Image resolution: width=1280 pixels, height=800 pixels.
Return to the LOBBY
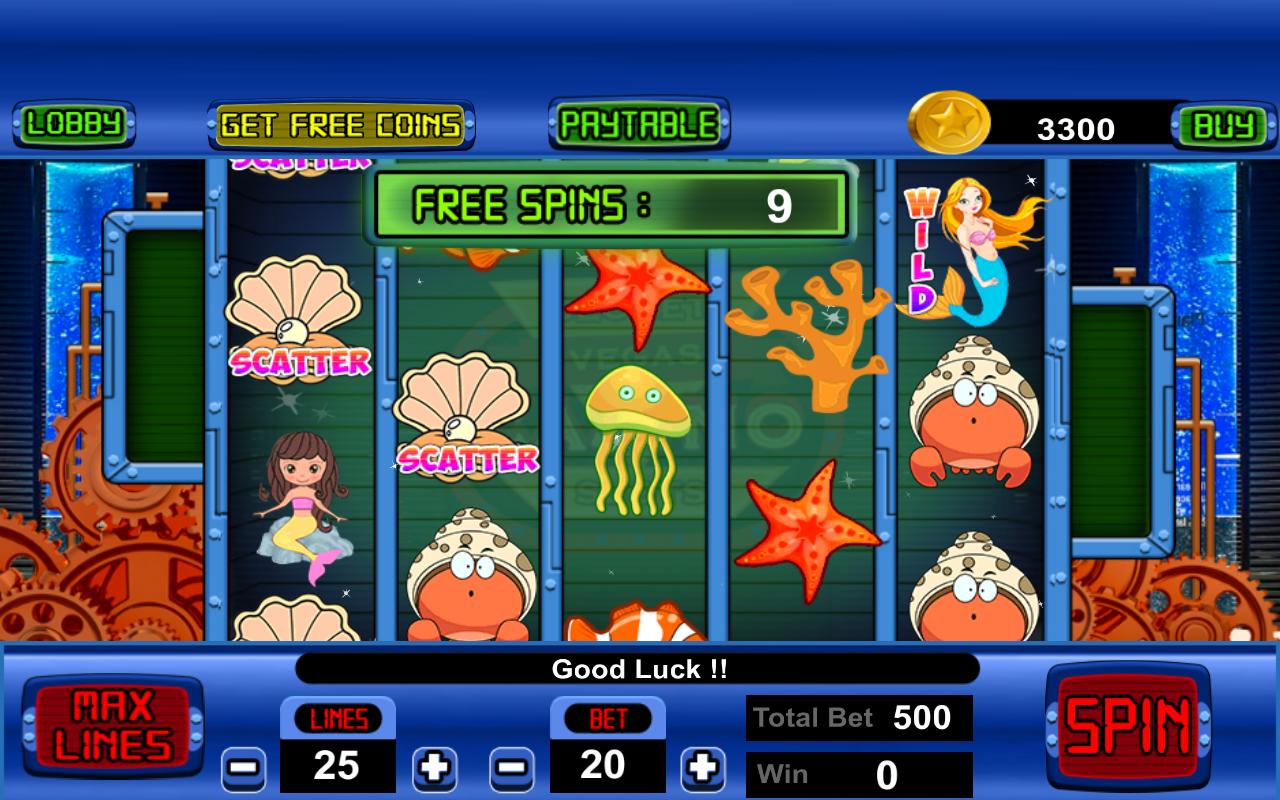[x=73, y=126]
